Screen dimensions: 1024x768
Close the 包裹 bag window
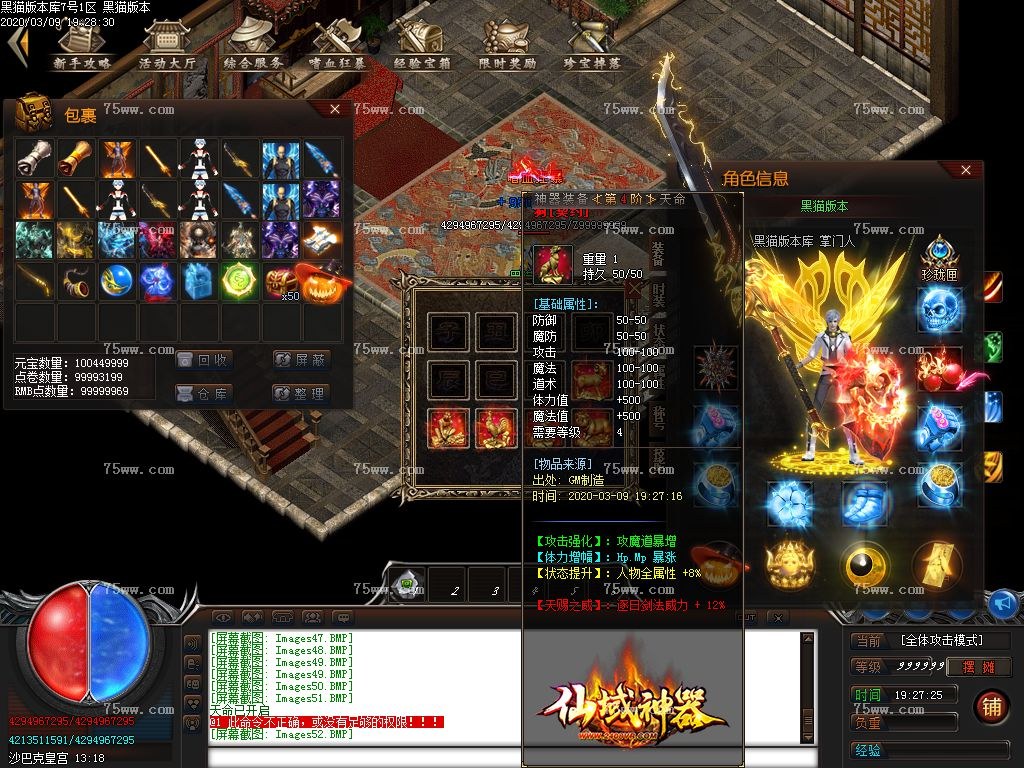coord(335,110)
